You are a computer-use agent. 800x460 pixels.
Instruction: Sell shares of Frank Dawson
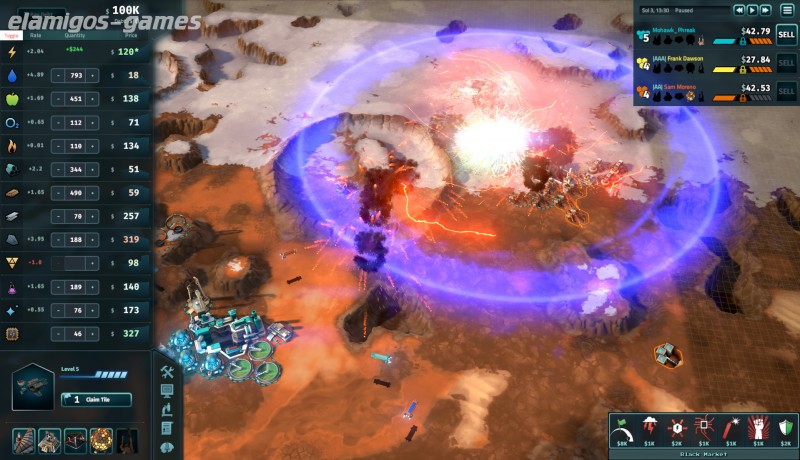pos(787,62)
